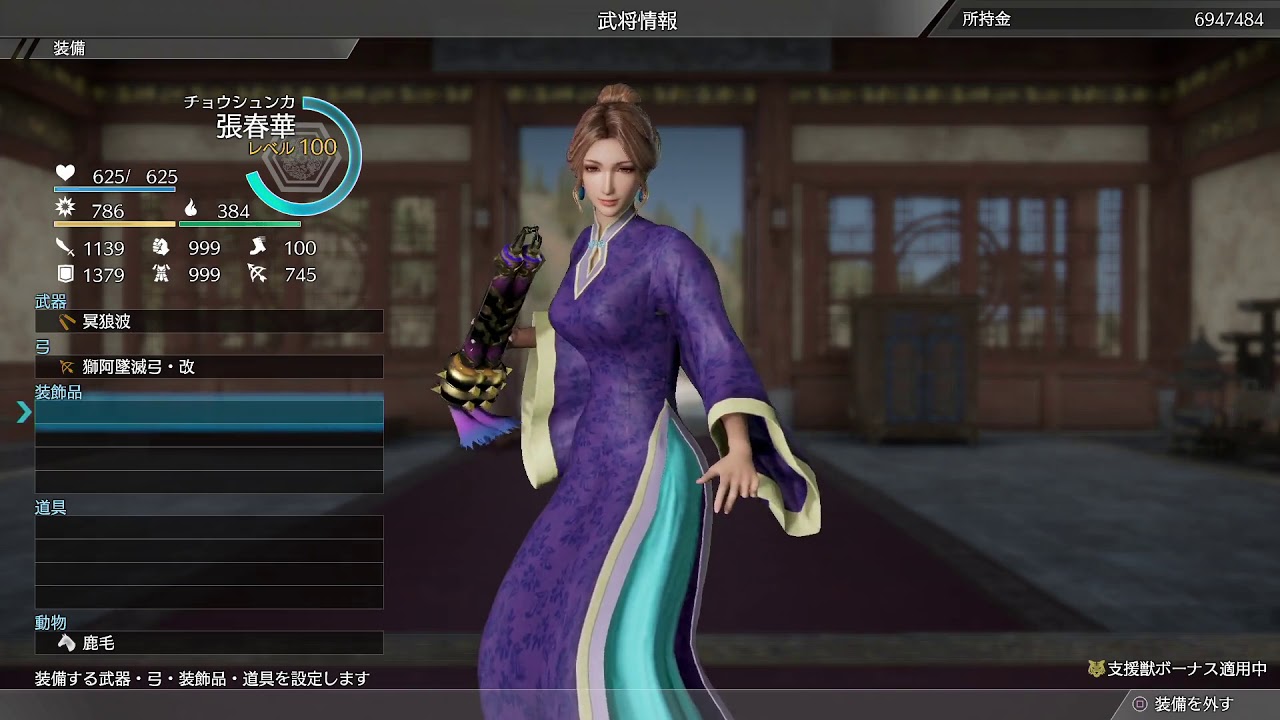The width and height of the screenshot is (1280, 720).
Task: Open the first empty 道具 item slot
Action: coord(207,527)
